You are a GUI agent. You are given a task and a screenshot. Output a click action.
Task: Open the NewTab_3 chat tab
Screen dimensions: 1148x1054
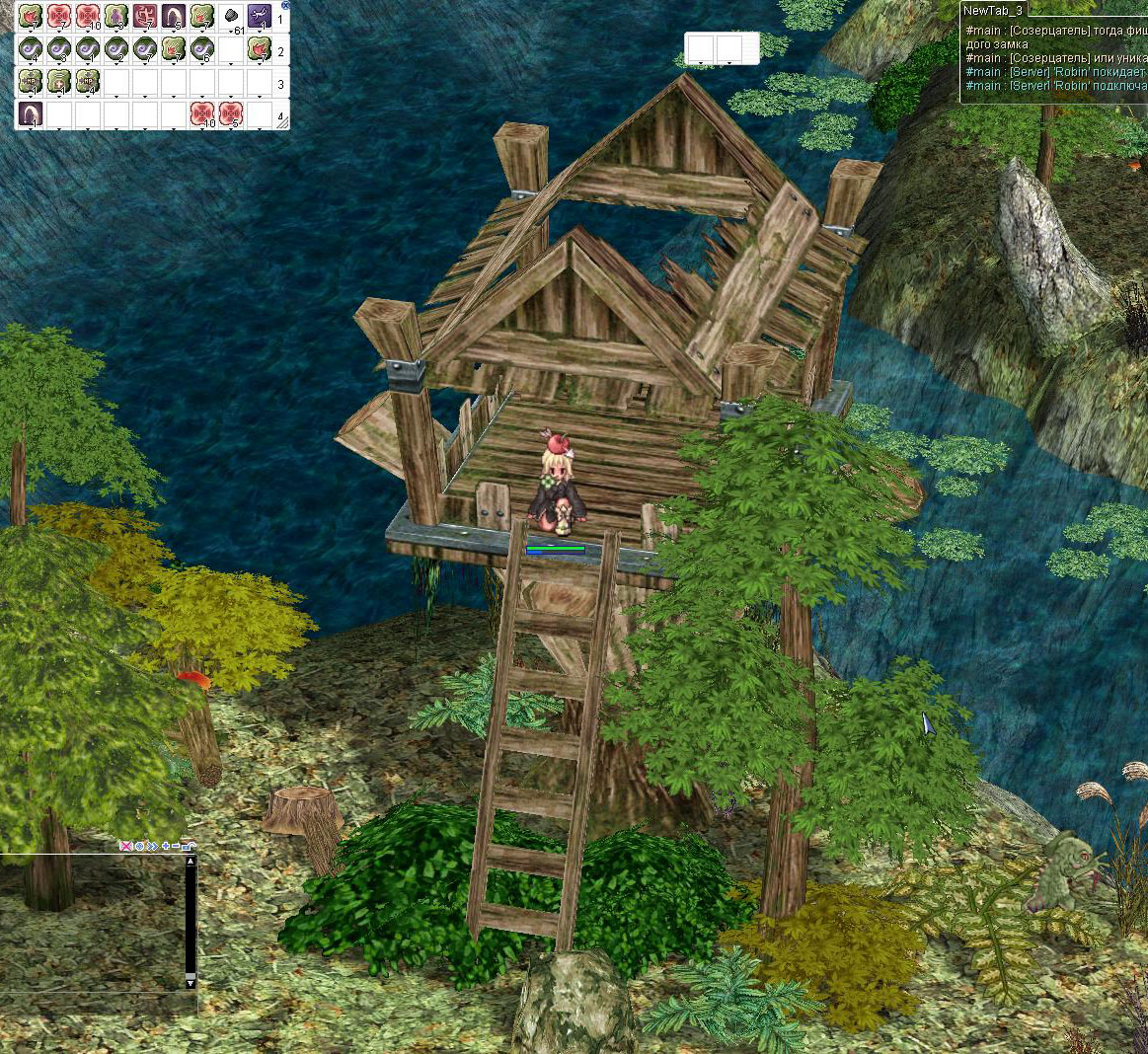pos(994,10)
